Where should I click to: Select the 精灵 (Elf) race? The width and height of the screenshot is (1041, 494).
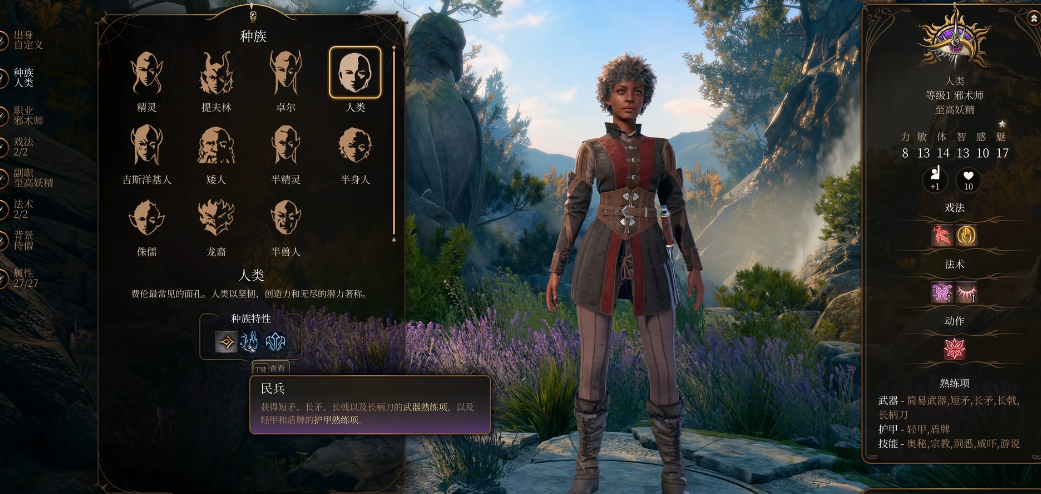click(x=147, y=73)
